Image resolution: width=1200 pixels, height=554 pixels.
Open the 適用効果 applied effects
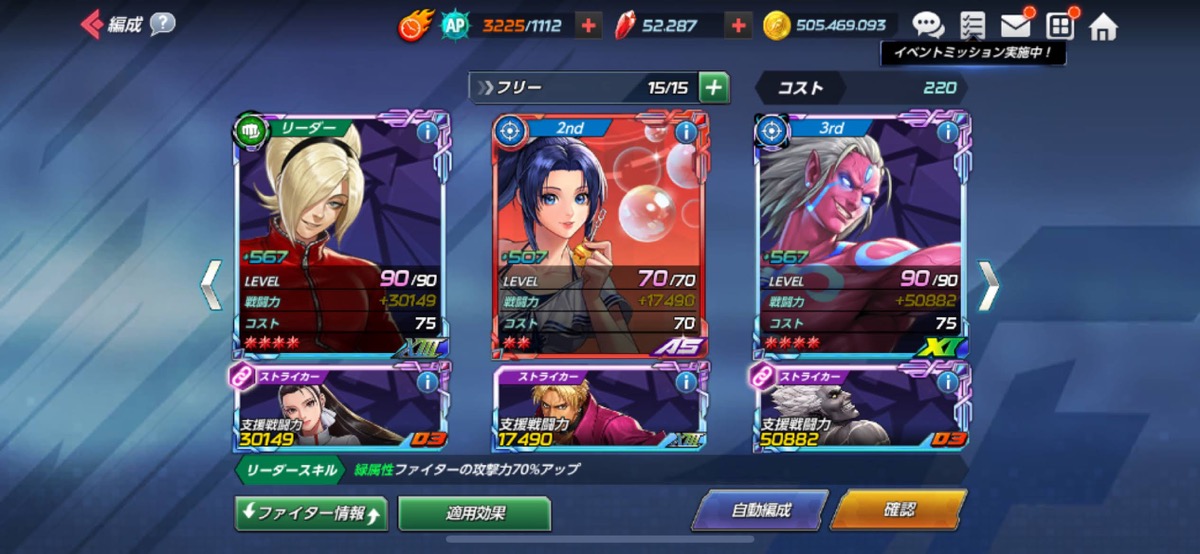point(475,514)
